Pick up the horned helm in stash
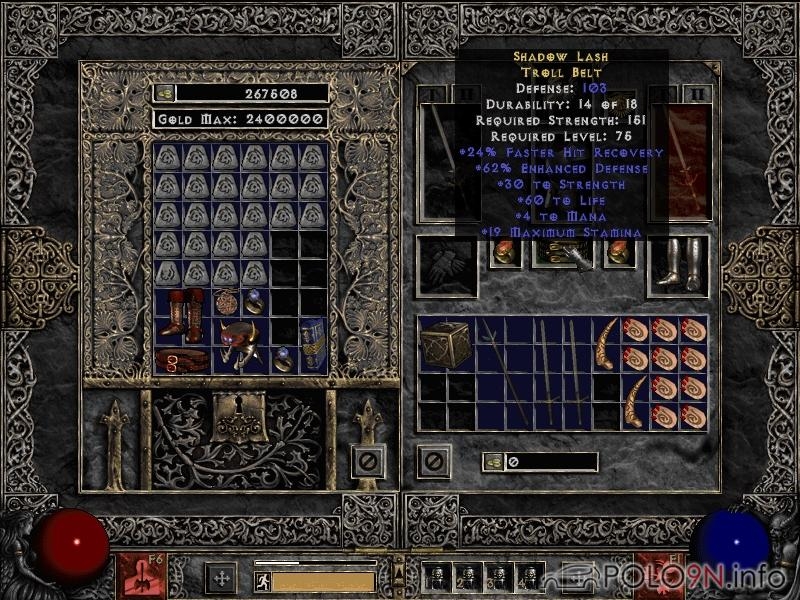The height and width of the screenshot is (600, 800). pos(242,346)
